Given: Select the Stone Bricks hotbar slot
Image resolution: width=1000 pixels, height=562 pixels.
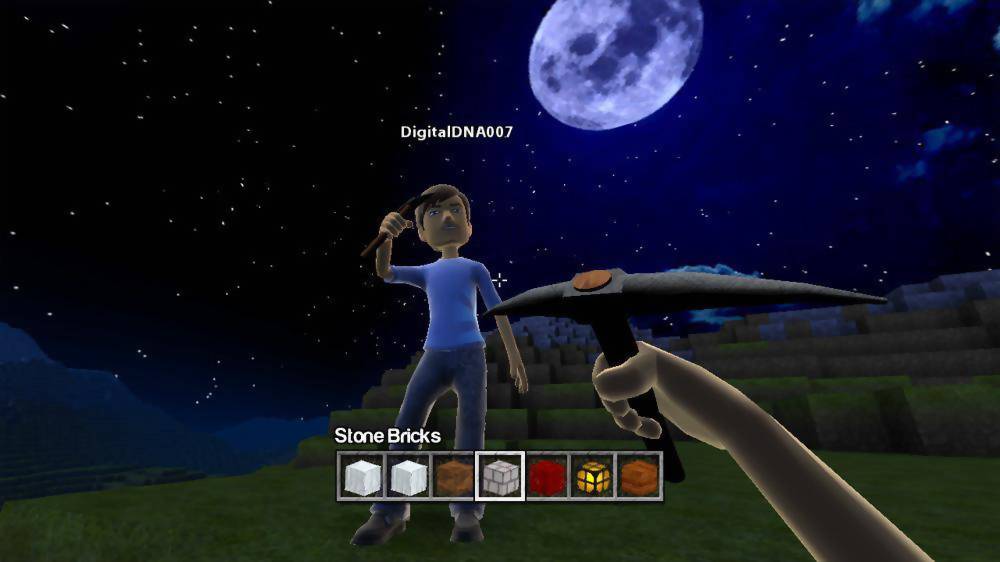Looking at the screenshot, I should 500,476.
